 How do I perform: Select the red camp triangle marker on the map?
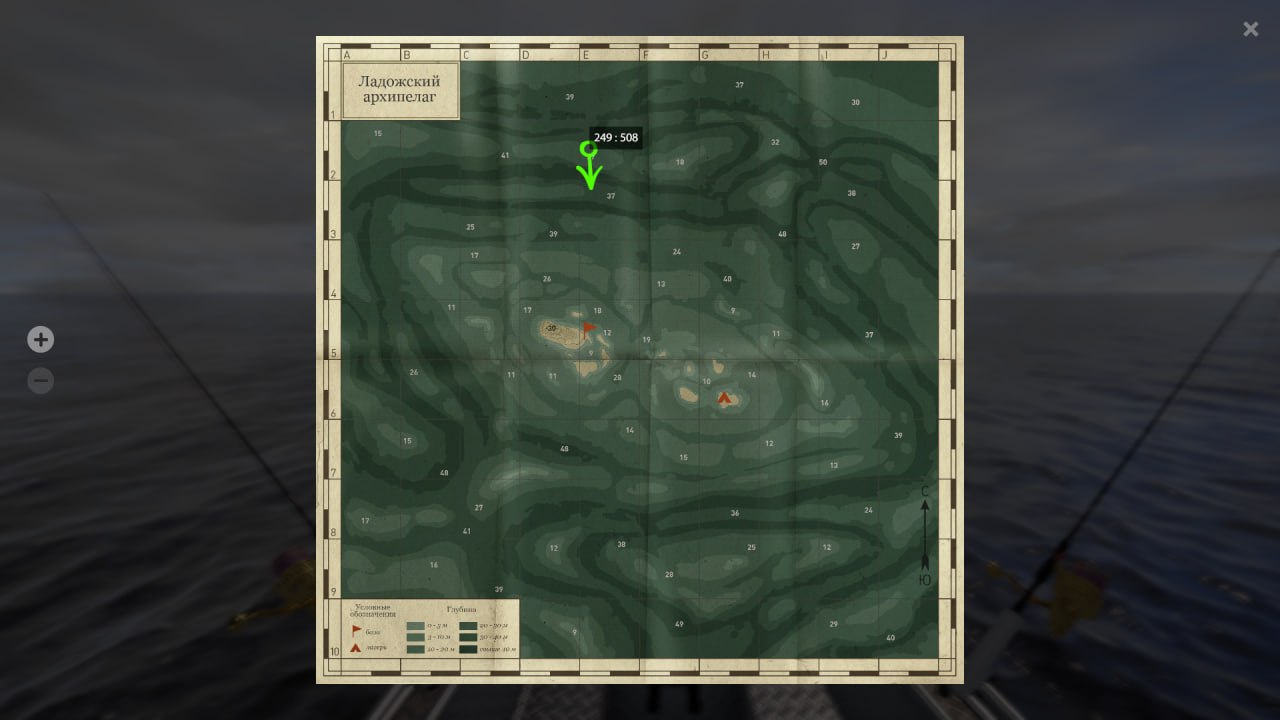[724, 398]
